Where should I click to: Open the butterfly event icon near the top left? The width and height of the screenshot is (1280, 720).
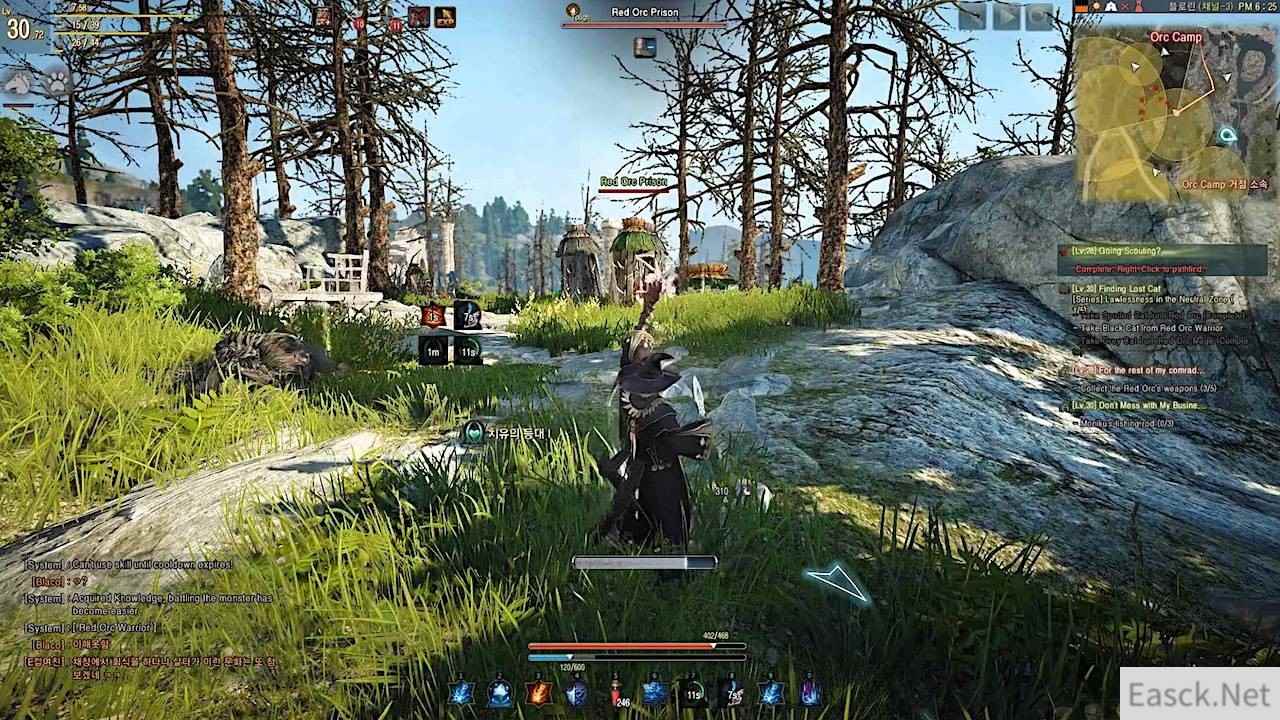419,17
